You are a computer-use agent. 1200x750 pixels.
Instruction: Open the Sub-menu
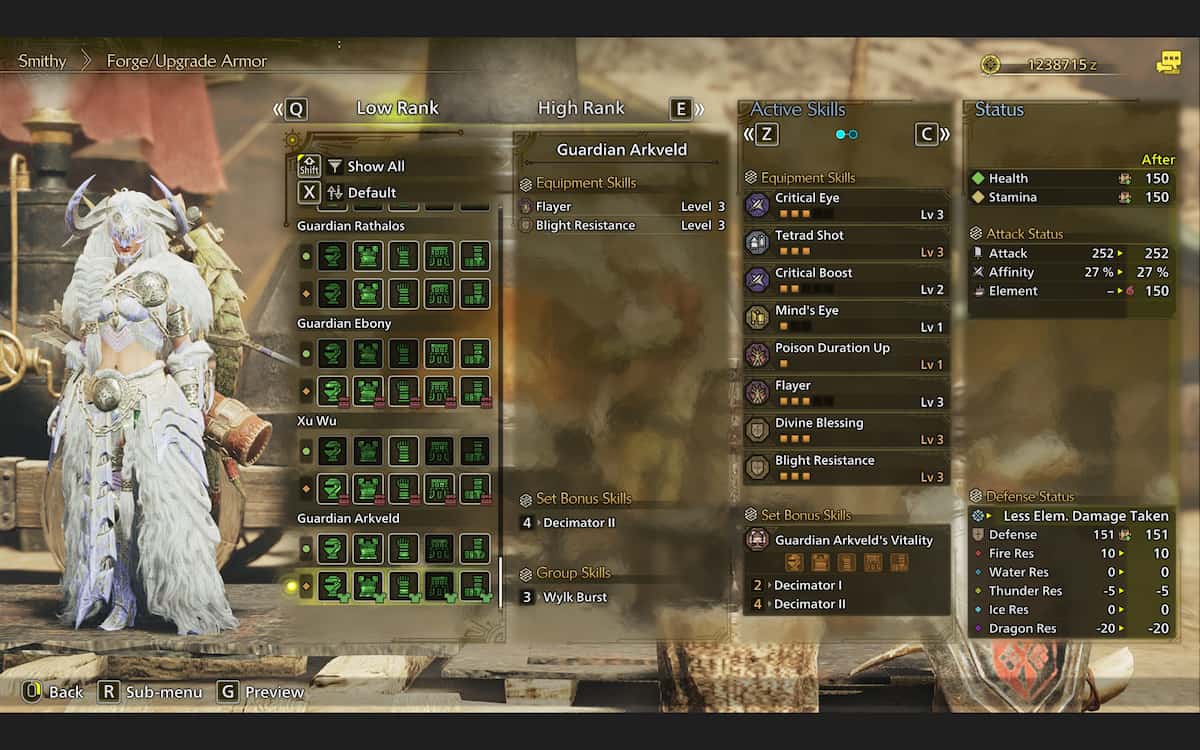coord(152,692)
